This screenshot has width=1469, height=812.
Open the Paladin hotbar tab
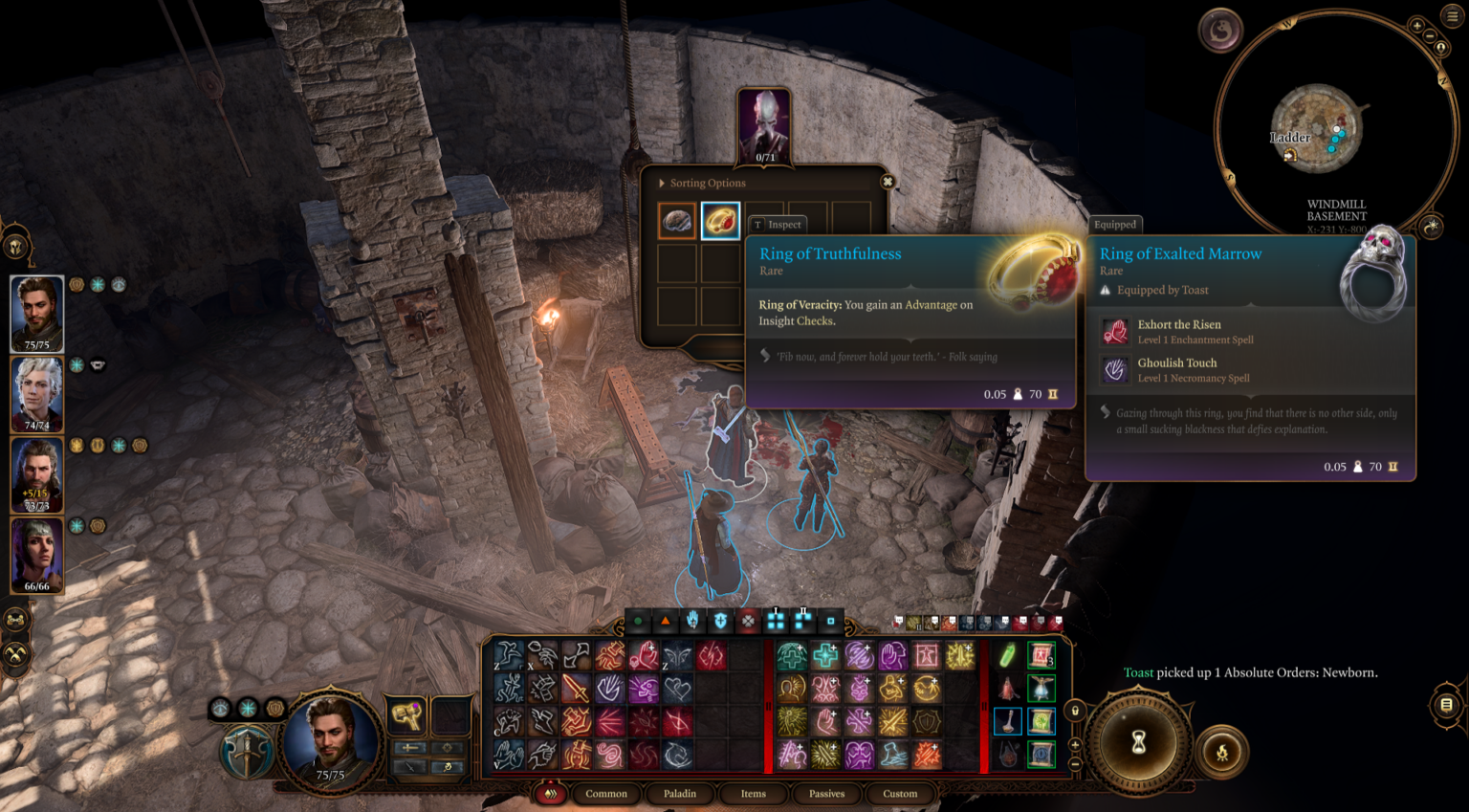[680, 794]
